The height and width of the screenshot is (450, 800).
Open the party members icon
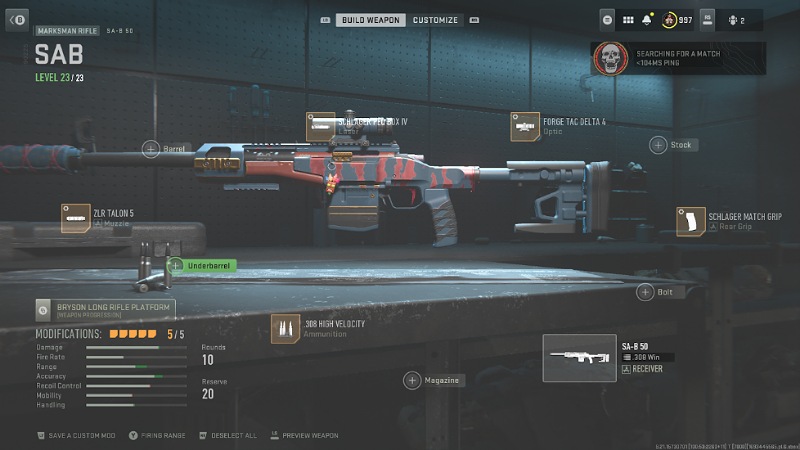pos(735,19)
